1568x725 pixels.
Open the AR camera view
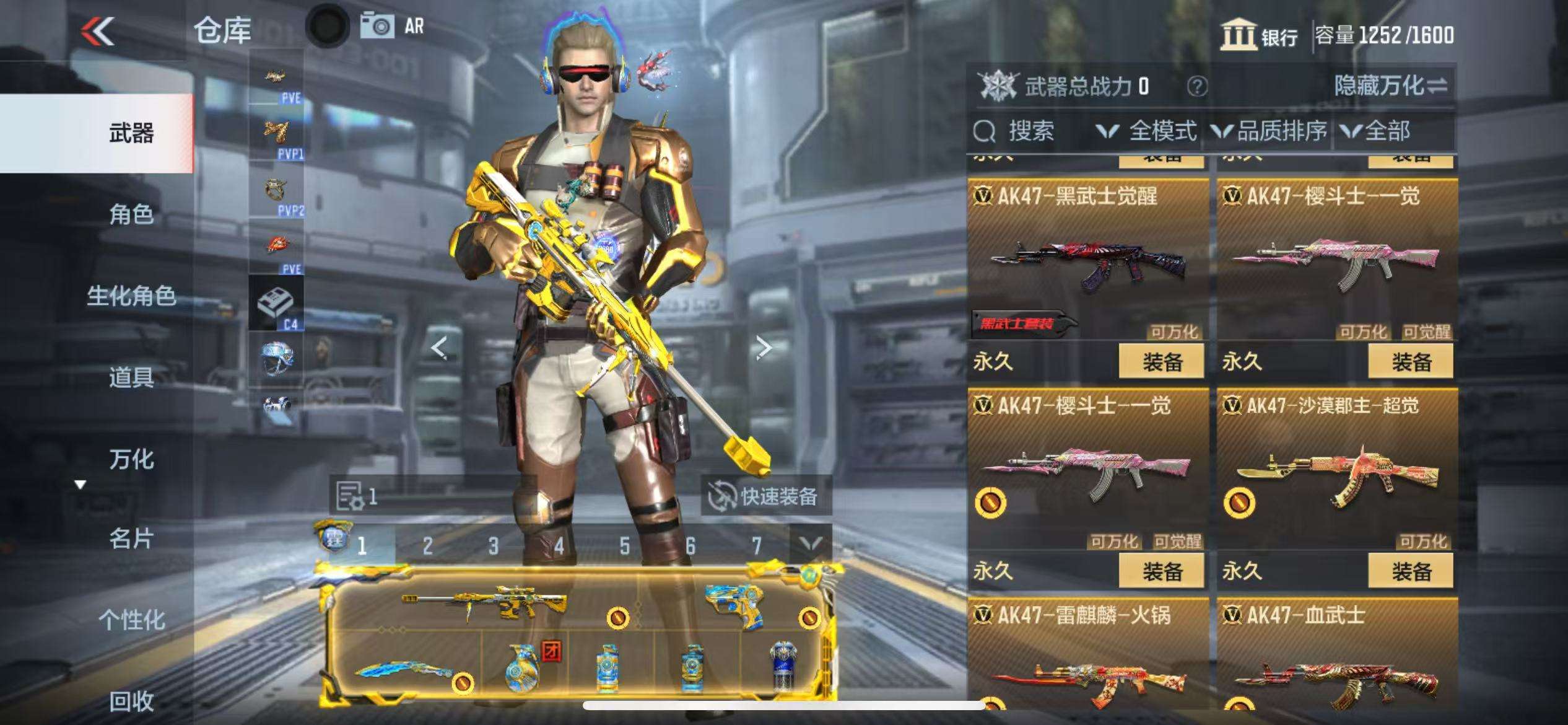[x=393, y=26]
